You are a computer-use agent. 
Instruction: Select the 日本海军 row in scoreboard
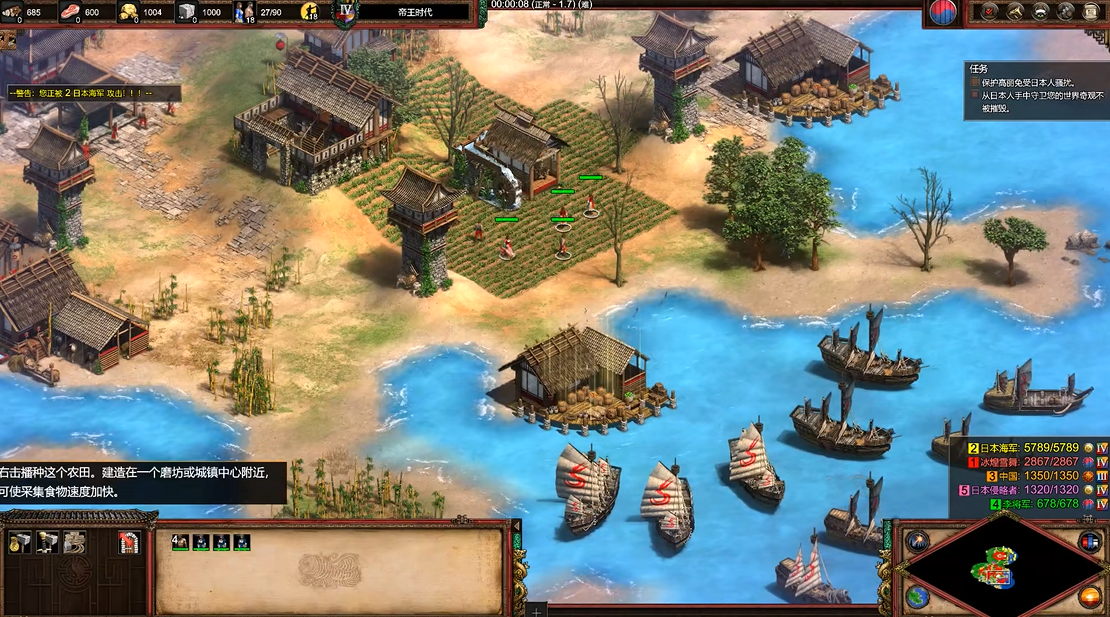pos(1030,447)
